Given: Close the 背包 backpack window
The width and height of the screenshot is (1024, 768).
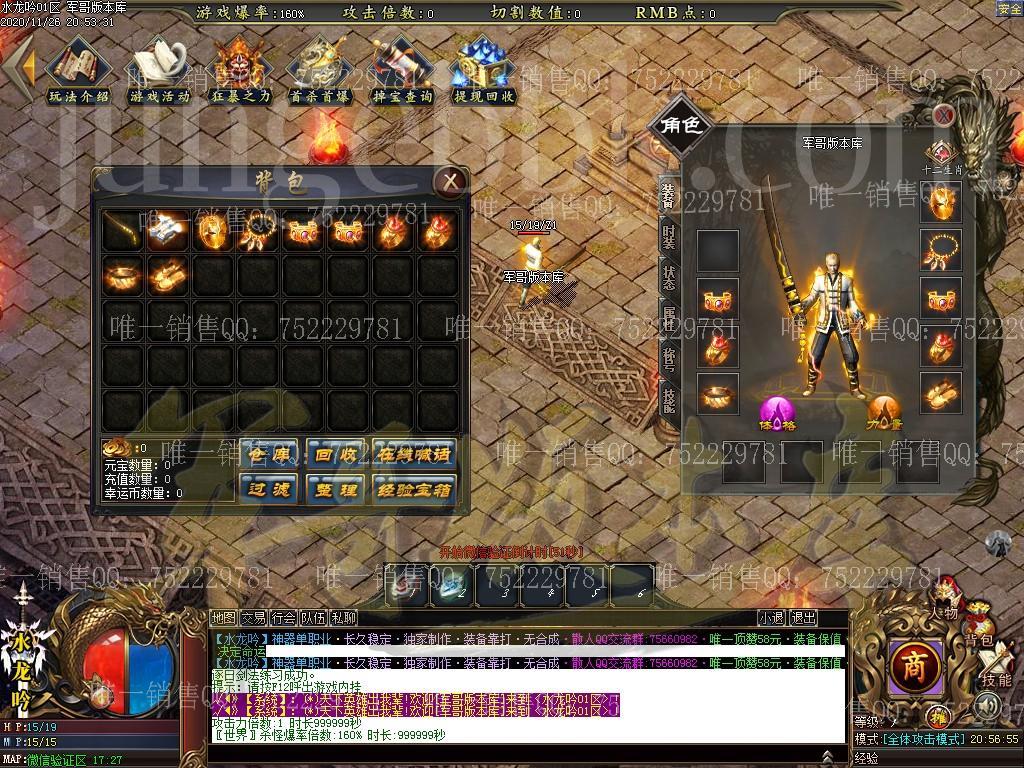Looking at the screenshot, I should (x=451, y=181).
